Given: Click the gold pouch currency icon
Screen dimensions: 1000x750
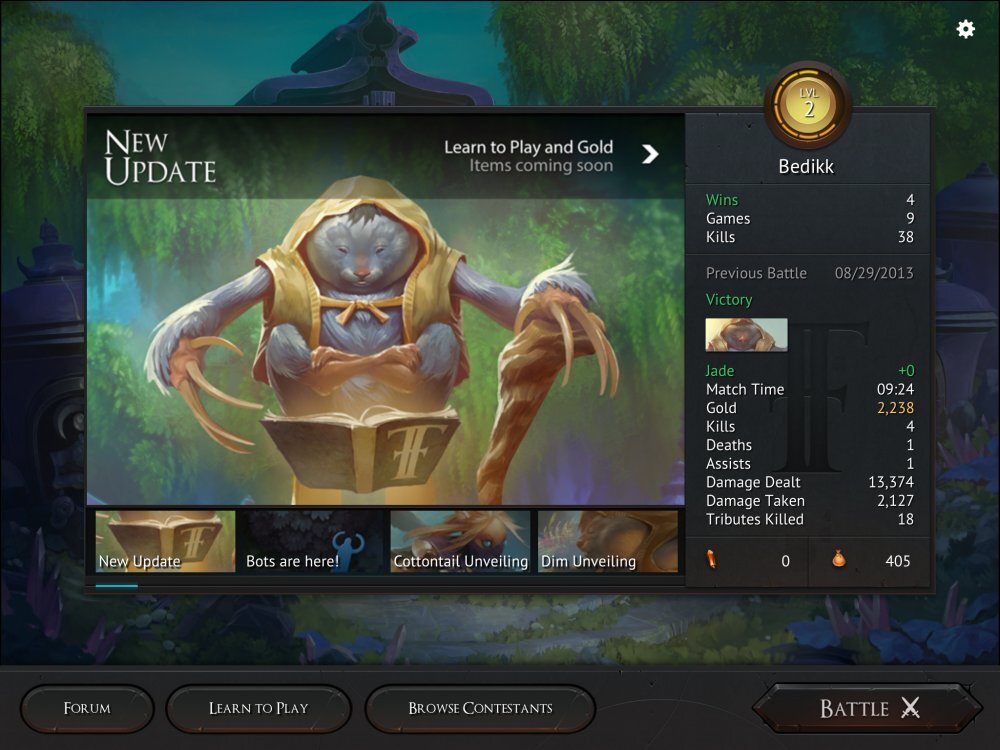Looking at the screenshot, I should [838, 560].
